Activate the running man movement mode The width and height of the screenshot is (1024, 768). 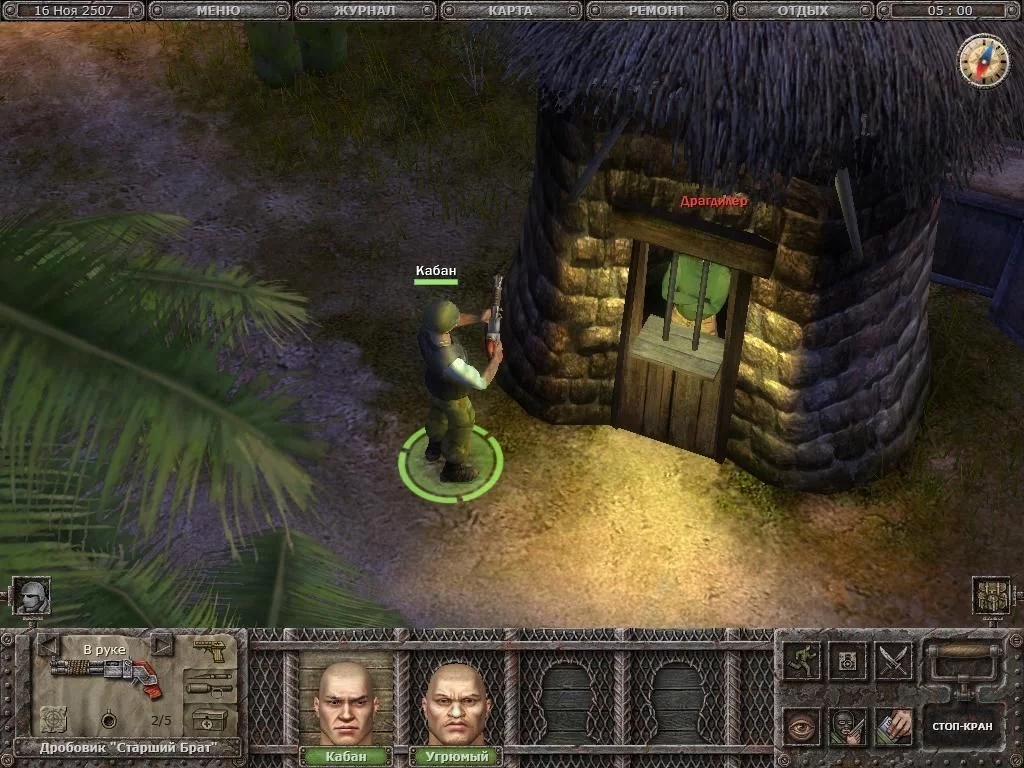tap(802, 660)
